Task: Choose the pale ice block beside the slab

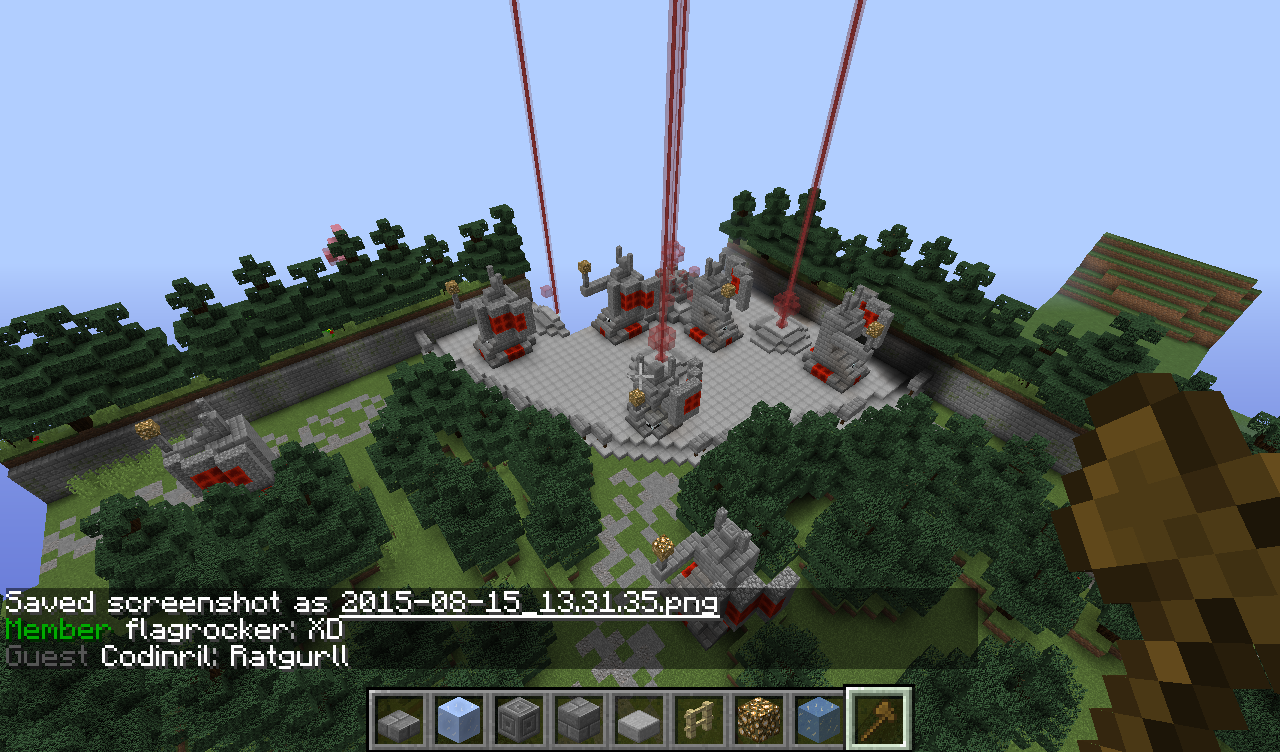Action: pyautogui.click(x=459, y=718)
